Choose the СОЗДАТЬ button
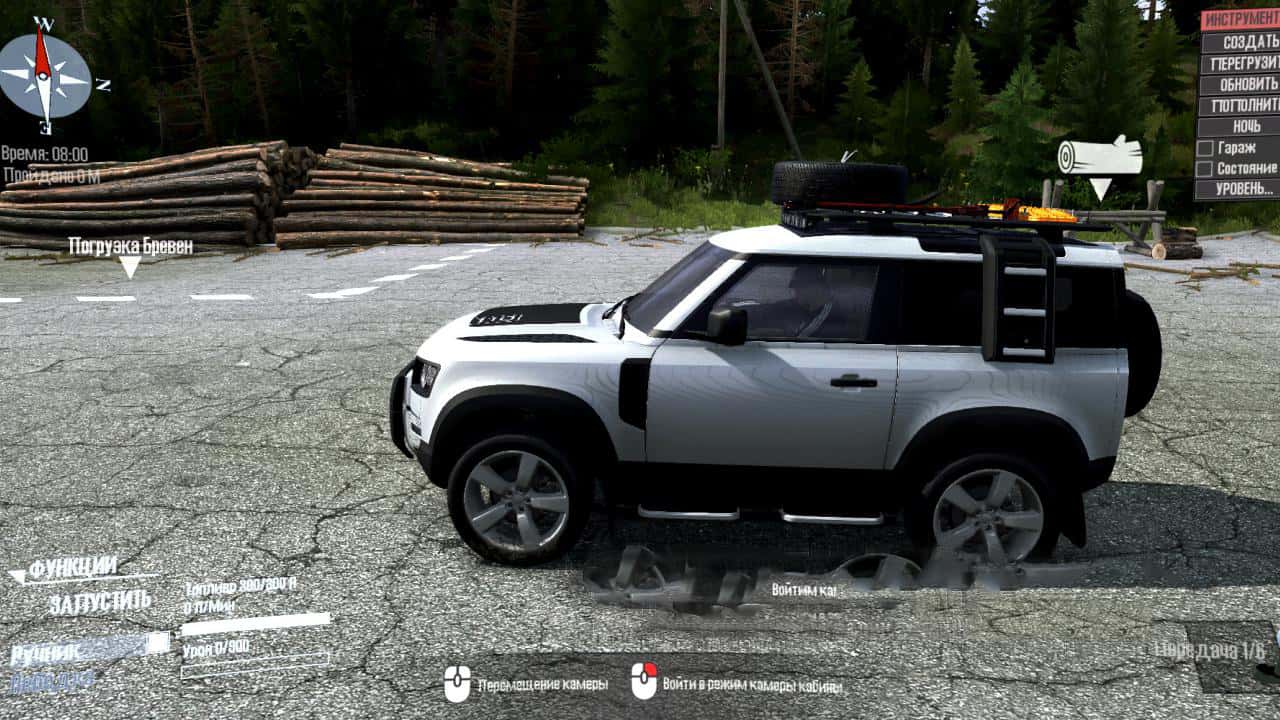Viewport: 1280px width, 720px height. click(x=1240, y=42)
